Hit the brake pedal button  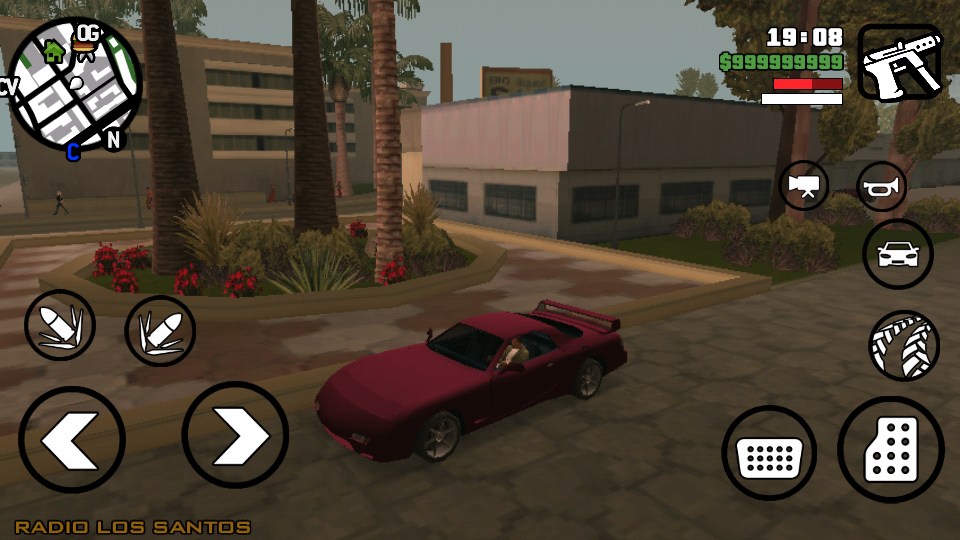pyautogui.click(x=769, y=453)
